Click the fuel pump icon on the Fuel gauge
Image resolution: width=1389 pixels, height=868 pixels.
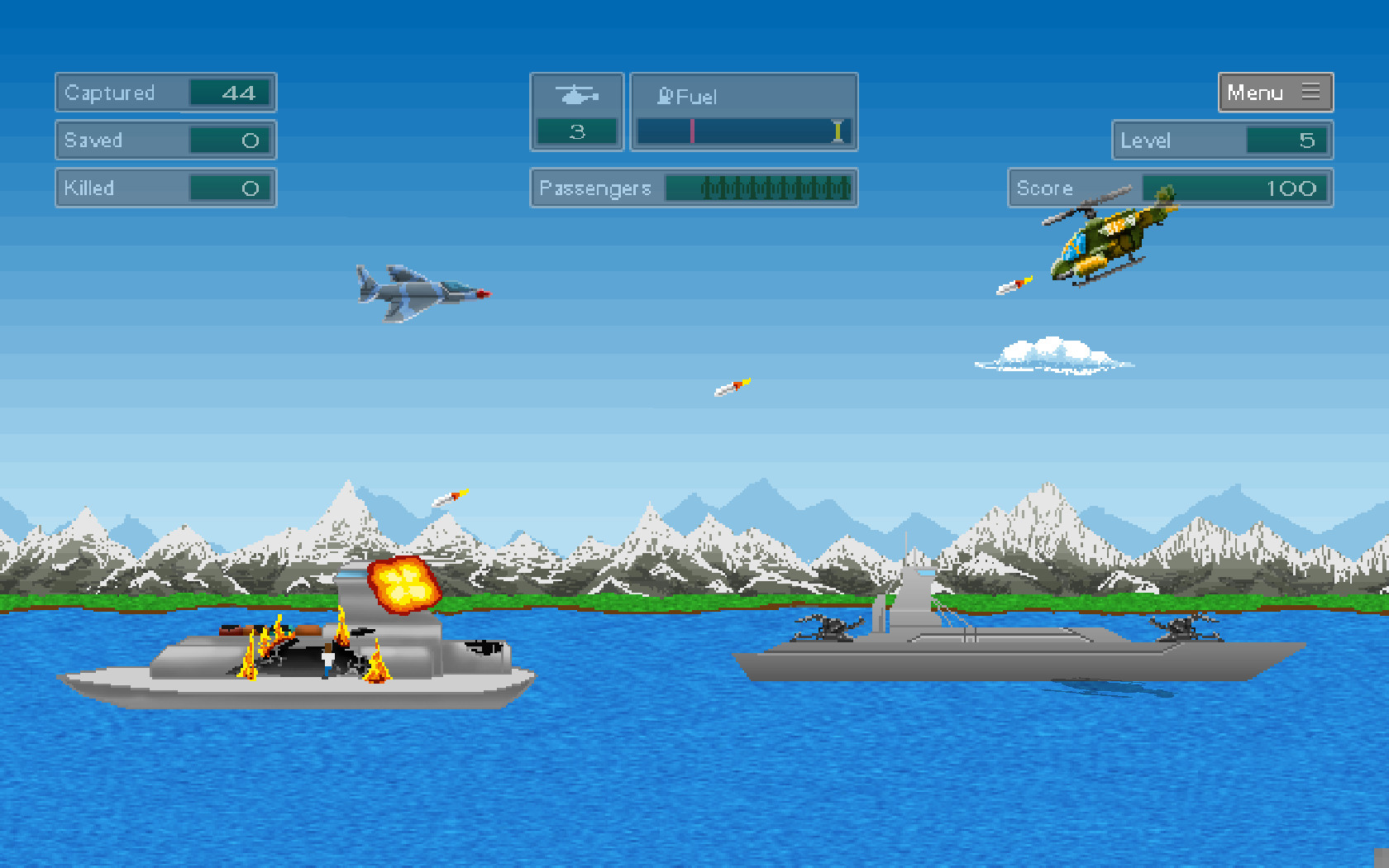pos(664,96)
